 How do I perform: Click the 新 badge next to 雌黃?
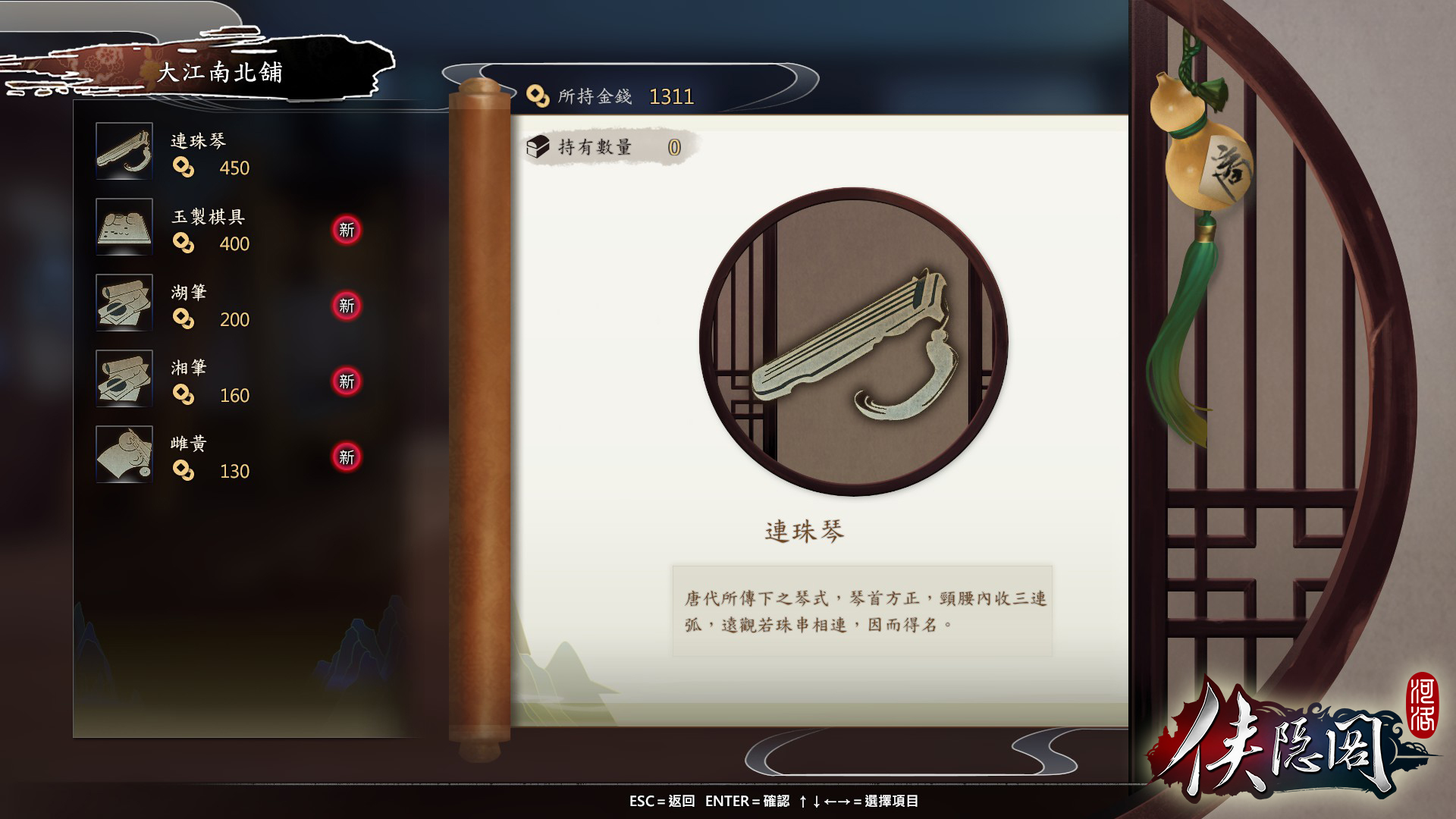pos(347,457)
